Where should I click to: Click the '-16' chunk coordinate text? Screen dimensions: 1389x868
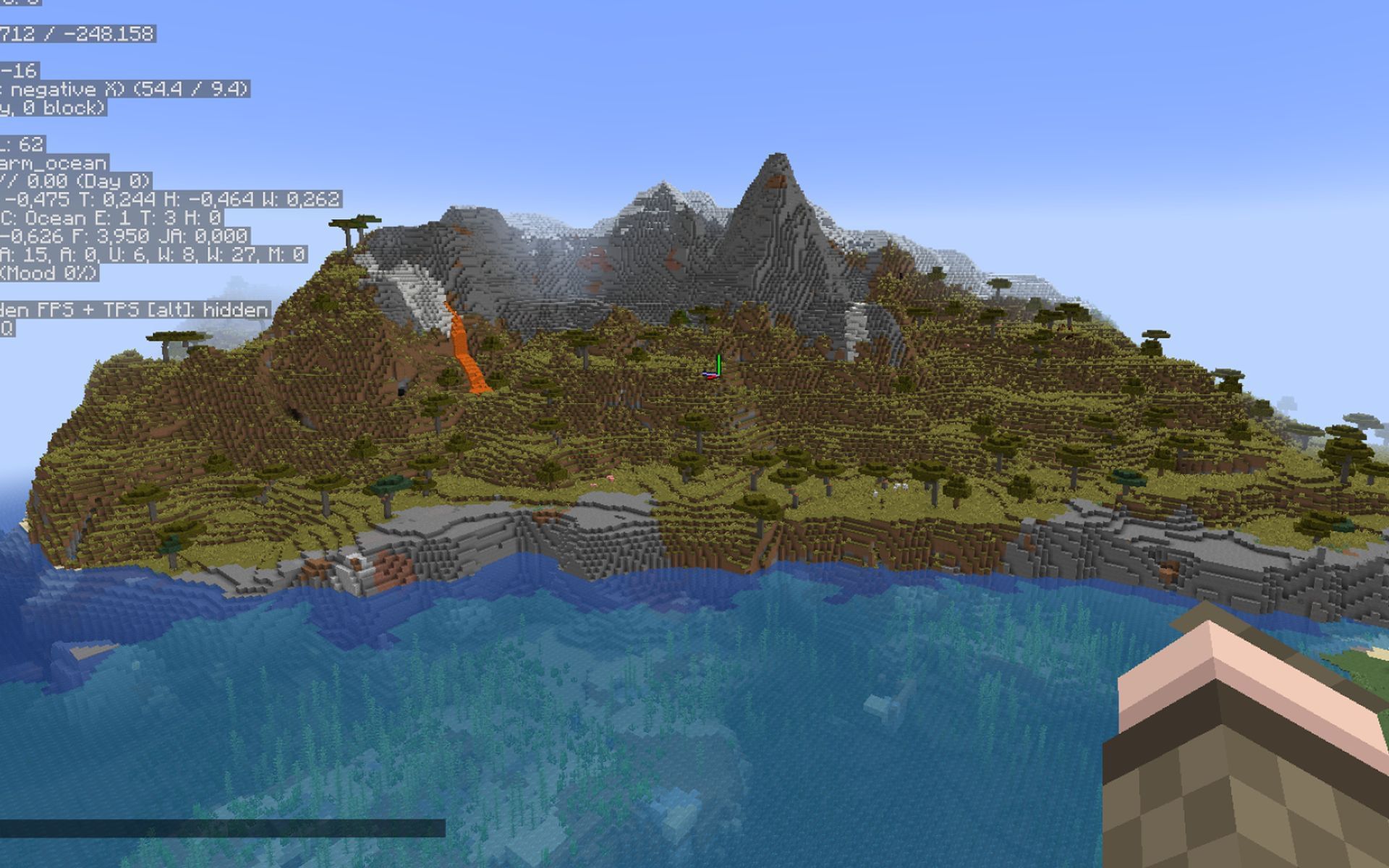click(20, 72)
